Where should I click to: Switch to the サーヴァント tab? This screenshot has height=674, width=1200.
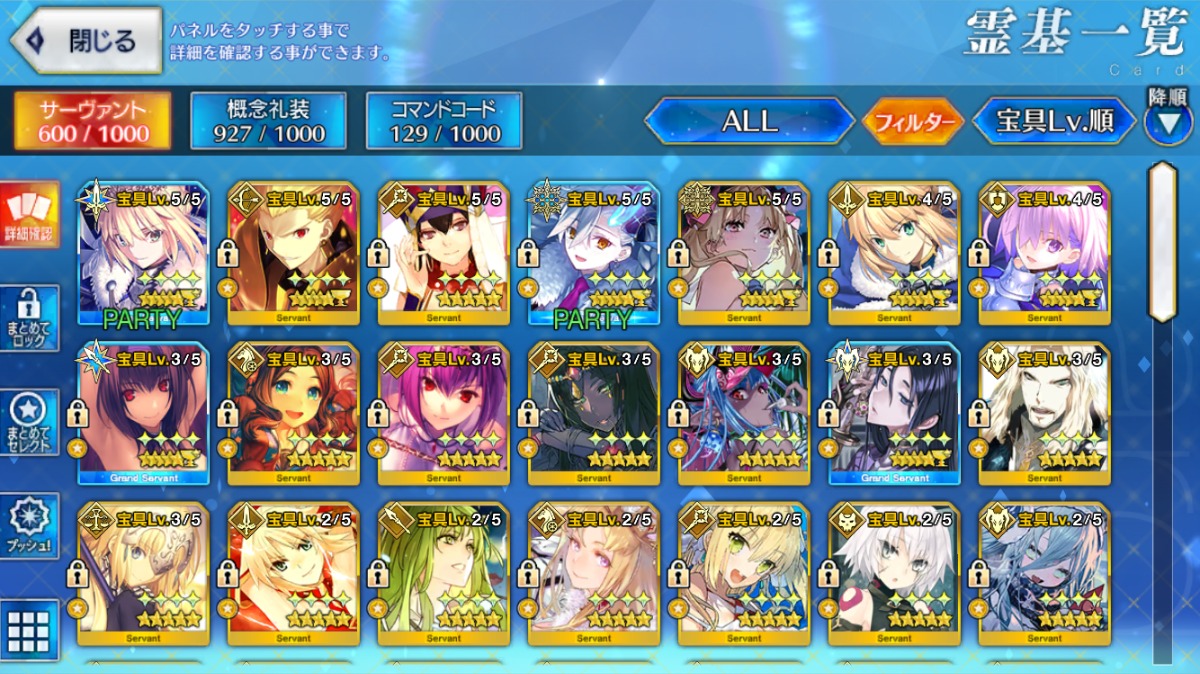tap(92, 121)
